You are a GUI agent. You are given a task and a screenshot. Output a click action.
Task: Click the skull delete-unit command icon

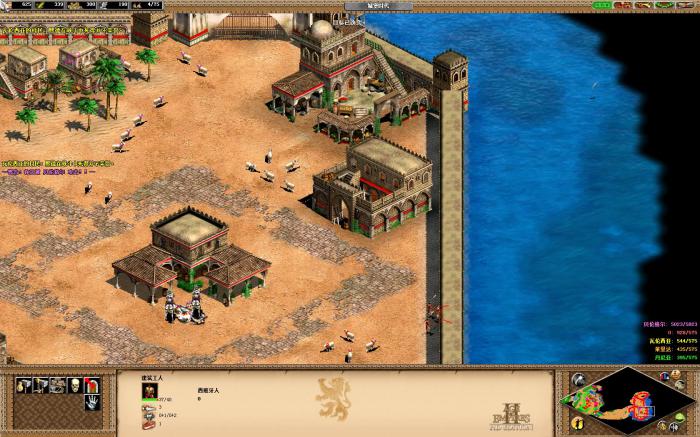point(74,385)
